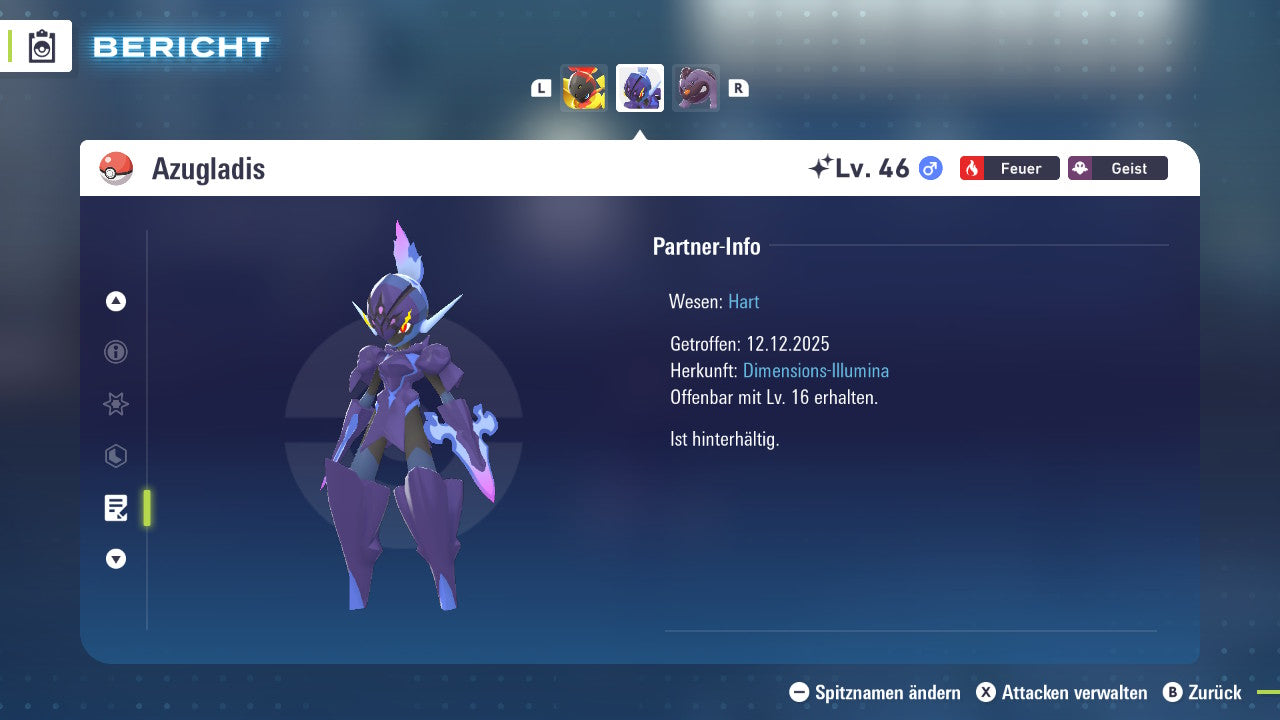Select the star-shaped moves icon in the sidebar

(x=115, y=404)
